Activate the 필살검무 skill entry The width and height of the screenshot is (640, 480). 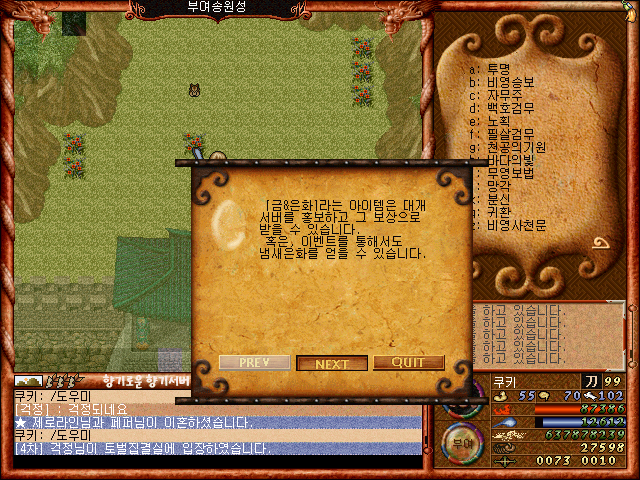coord(508,134)
